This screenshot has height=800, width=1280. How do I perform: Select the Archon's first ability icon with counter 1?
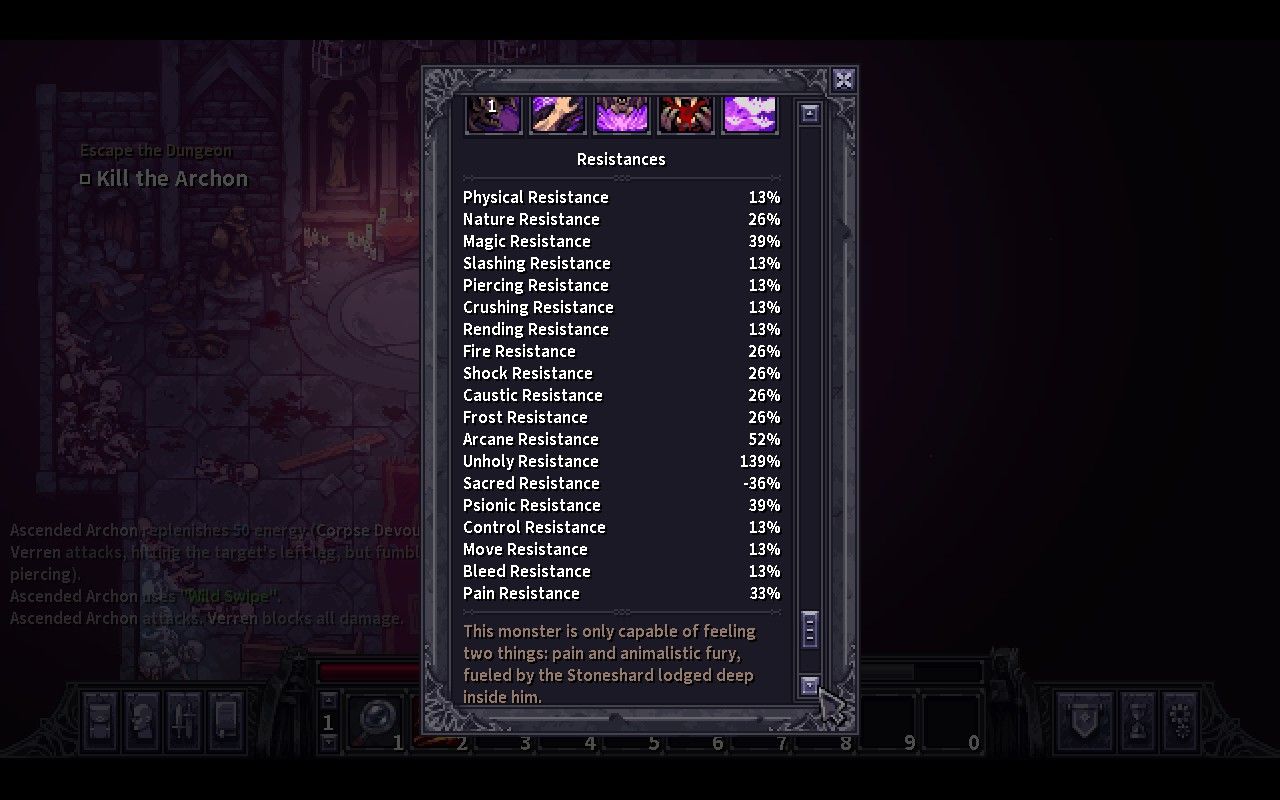(x=493, y=113)
